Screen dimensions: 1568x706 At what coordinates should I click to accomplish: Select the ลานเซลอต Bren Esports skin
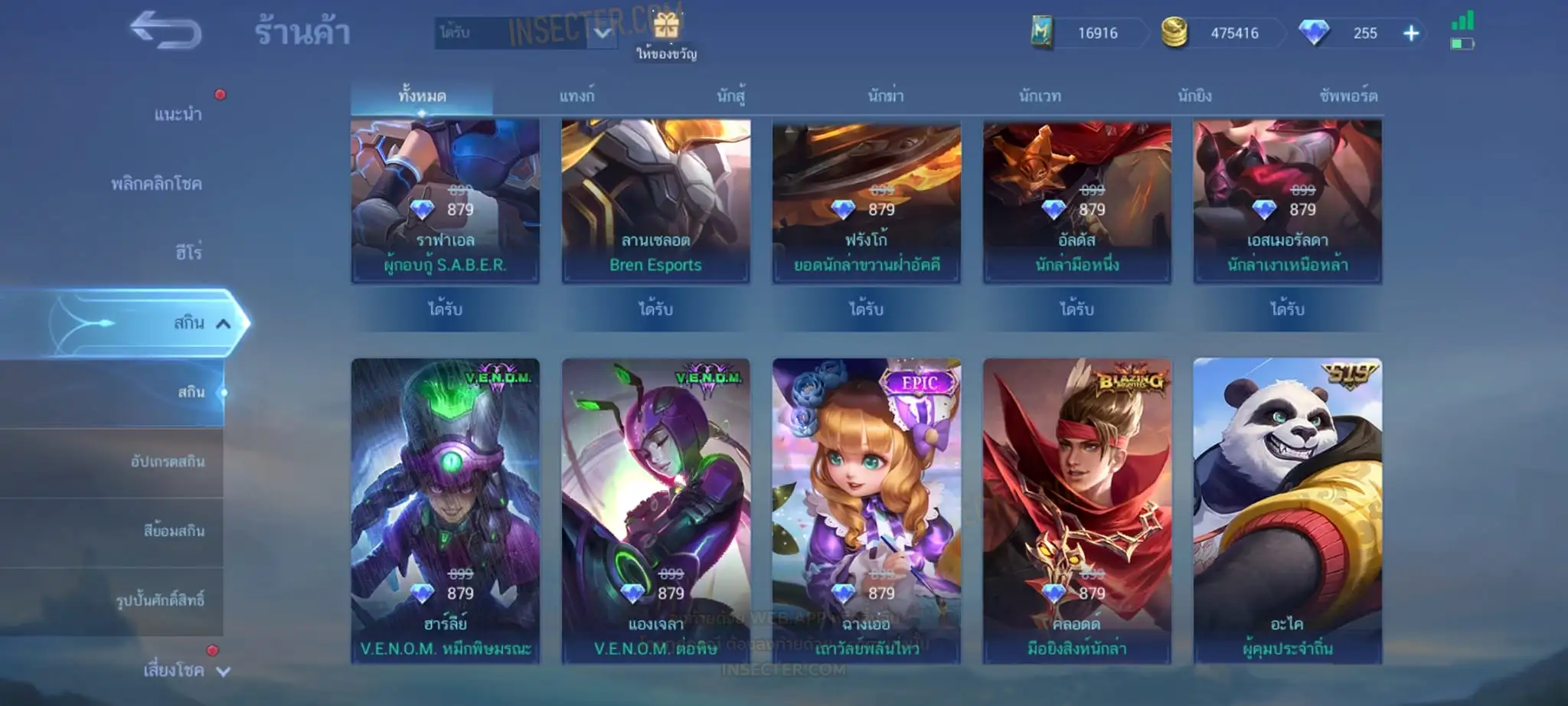point(655,201)
